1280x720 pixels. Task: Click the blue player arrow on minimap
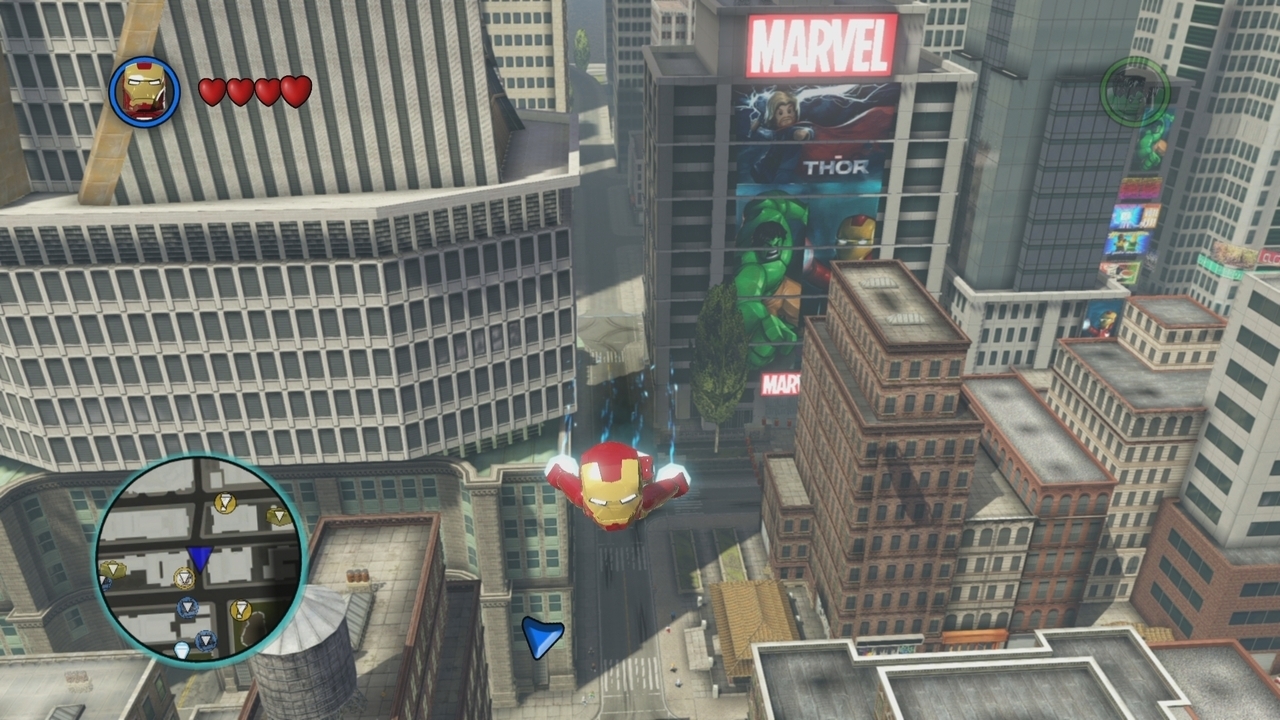200,557
